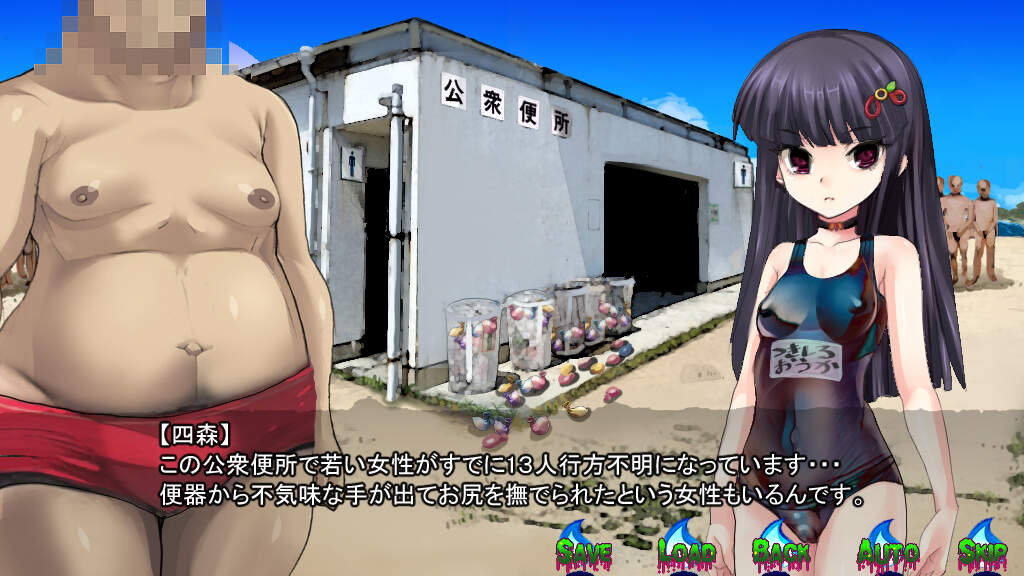
Task: Go back with the Back button
Action: click(x=781, y=550)
